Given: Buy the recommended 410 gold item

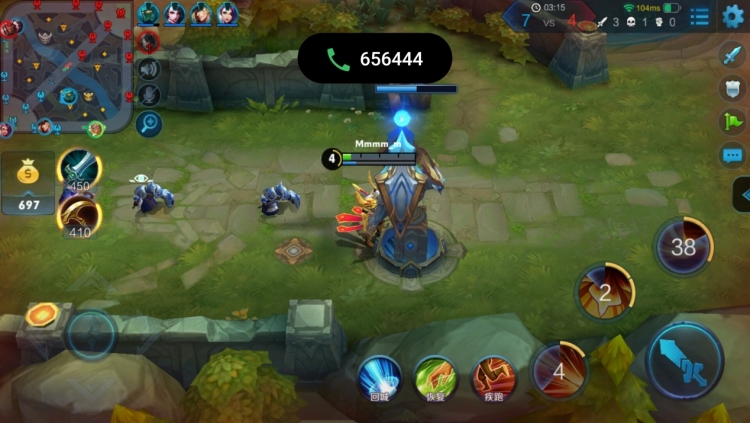Looking at the screenshot, I should click(78, 214).
